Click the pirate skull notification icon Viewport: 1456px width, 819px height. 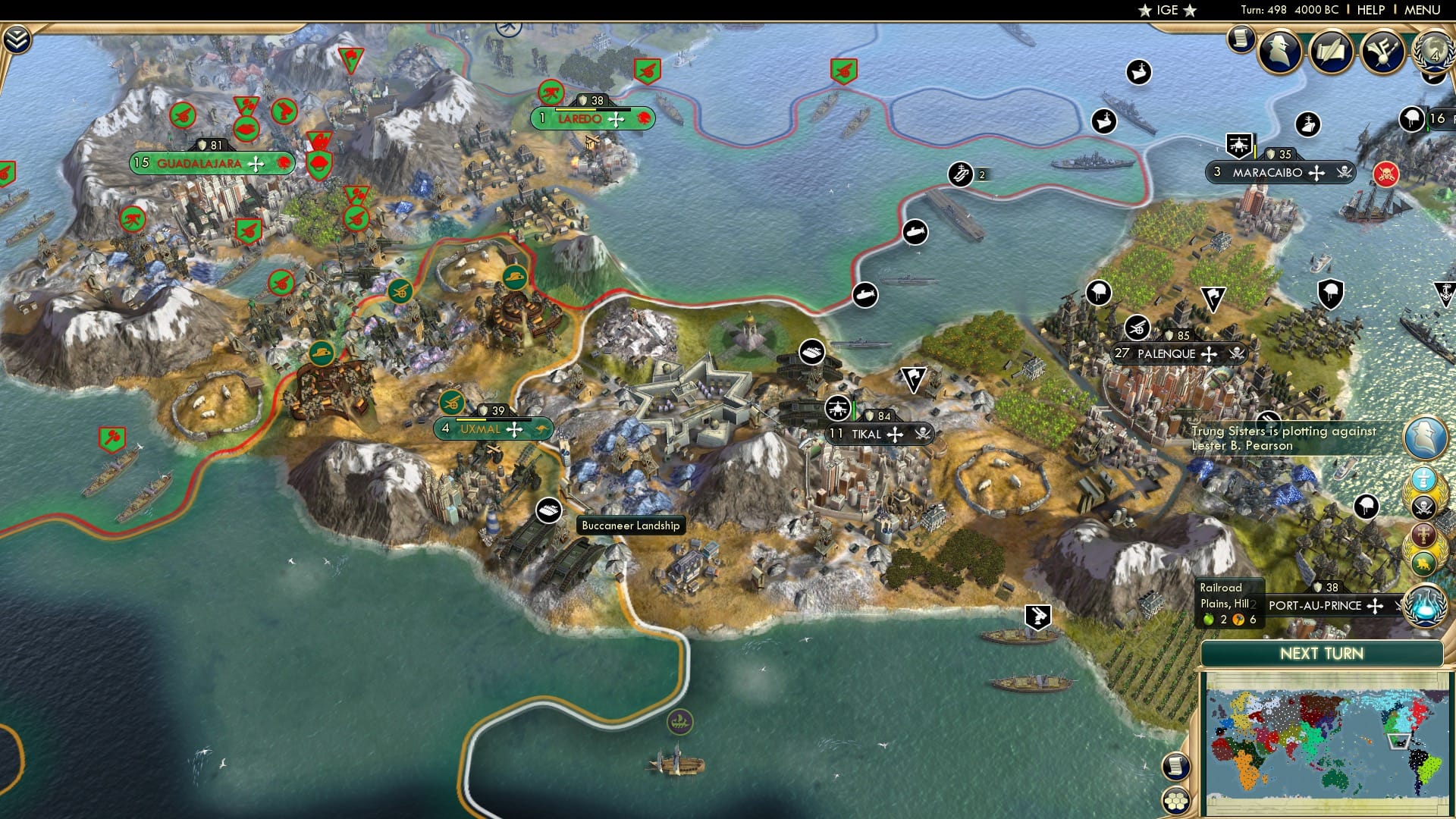click(1423, 507)
